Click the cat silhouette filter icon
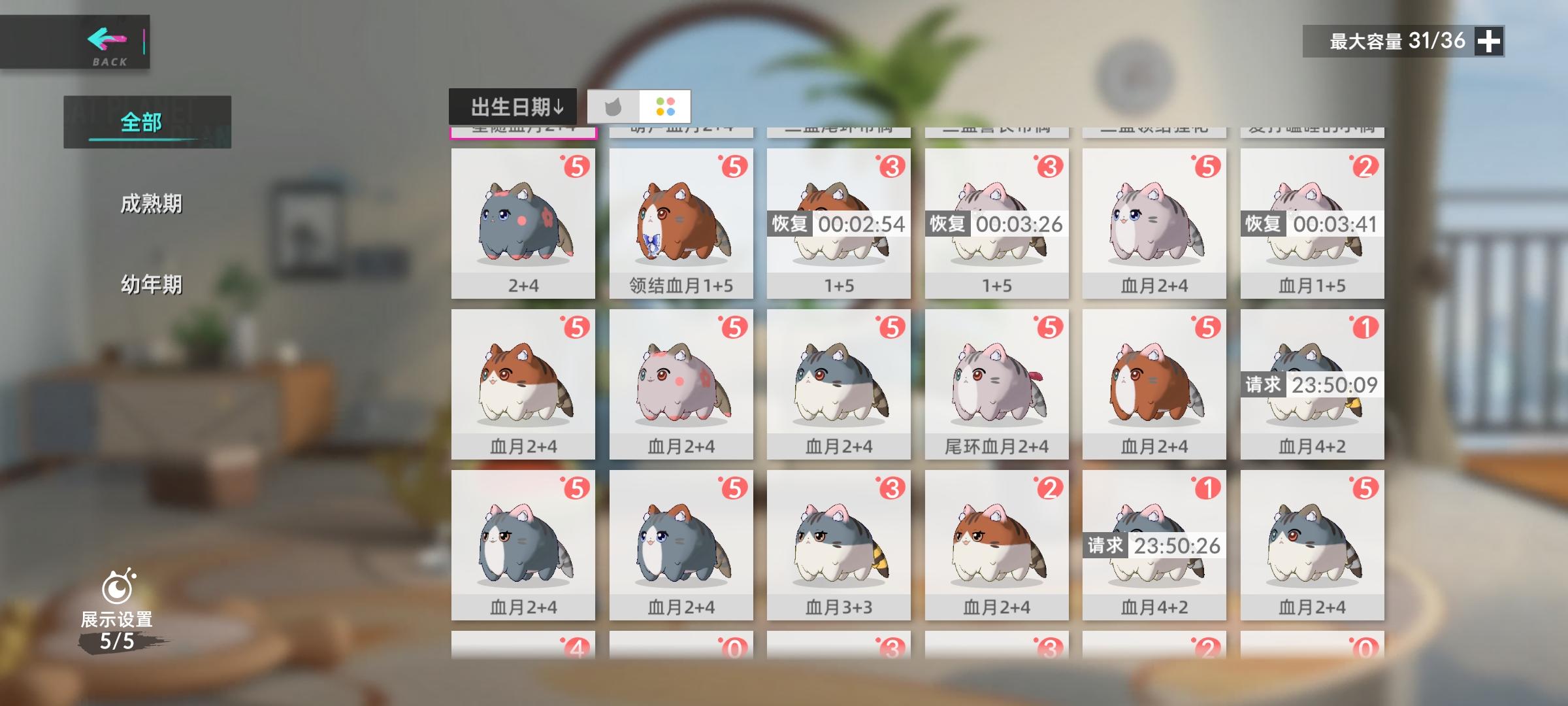The image size is (1568, 706). point(613,107)
